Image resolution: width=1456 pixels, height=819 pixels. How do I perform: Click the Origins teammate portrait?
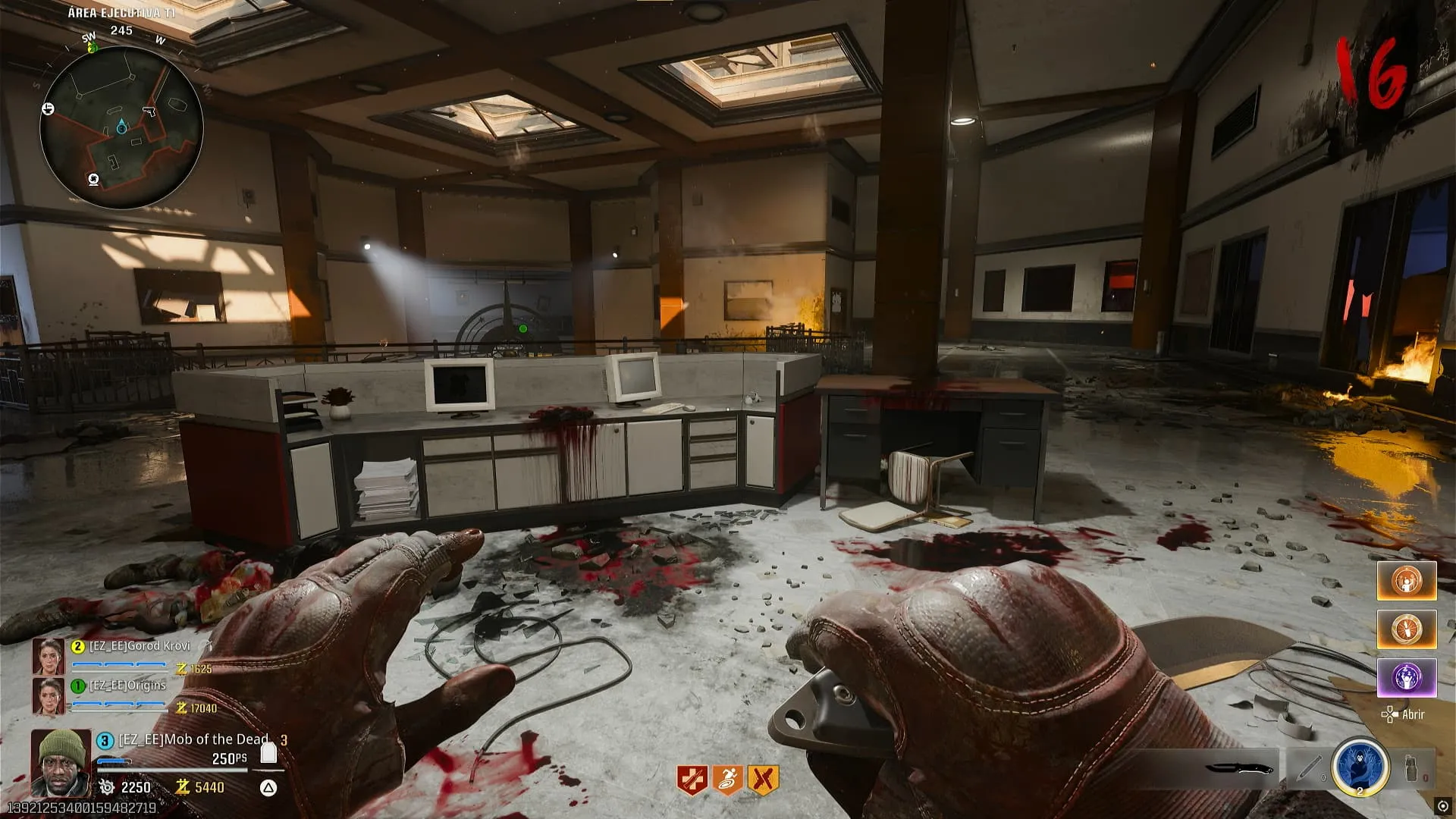(x=49, y=696)
